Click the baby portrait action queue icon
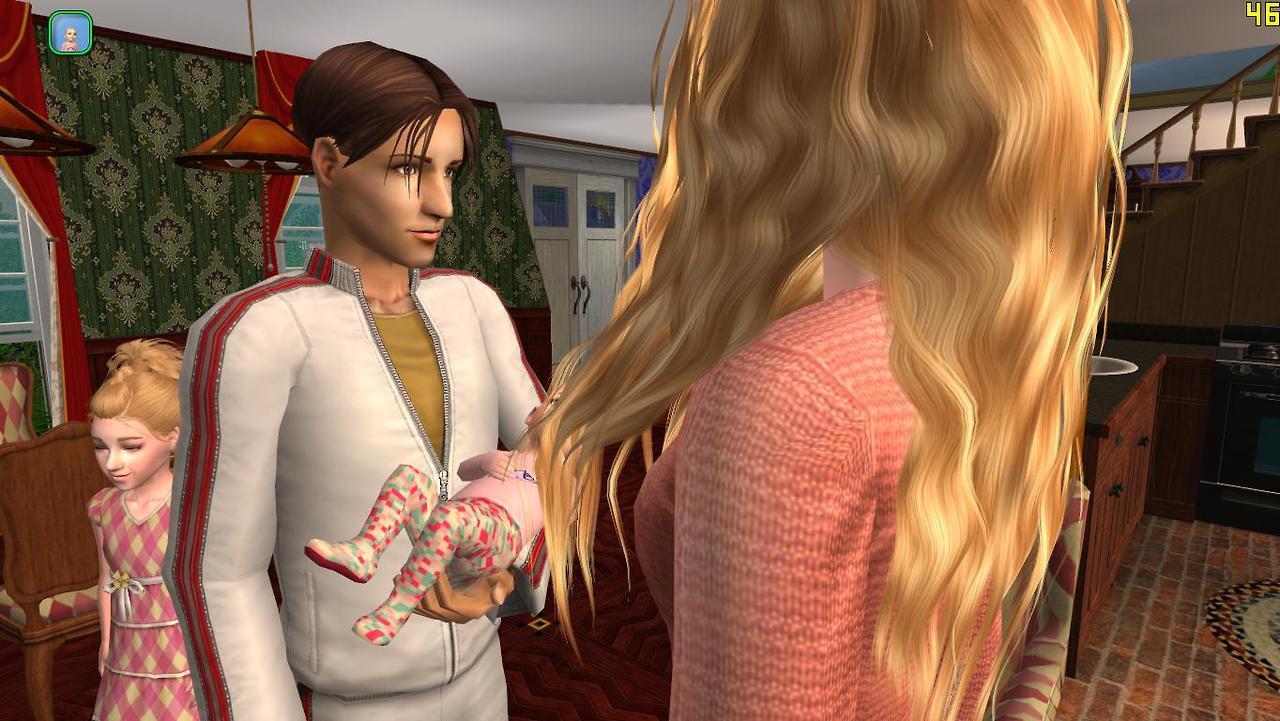1280x721 pixels. pos(70,33)
